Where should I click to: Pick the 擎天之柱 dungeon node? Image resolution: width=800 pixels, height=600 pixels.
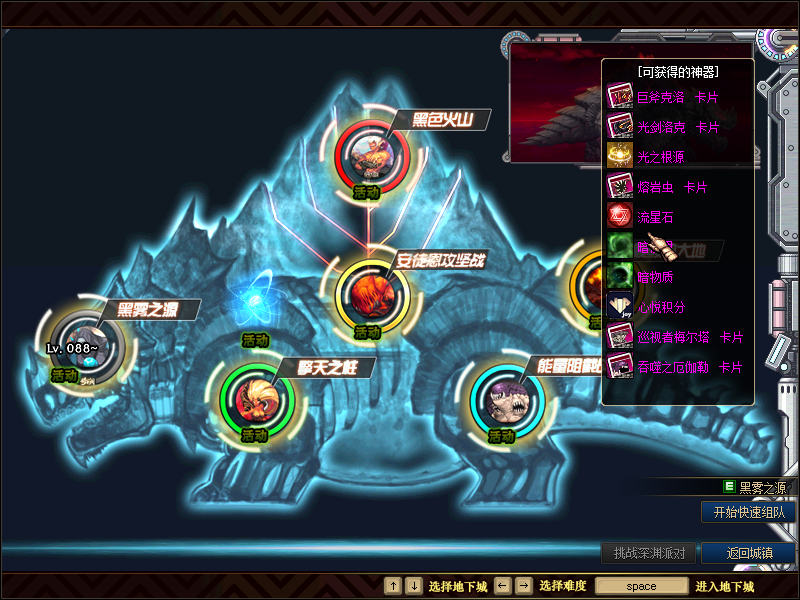click(256, 398)
